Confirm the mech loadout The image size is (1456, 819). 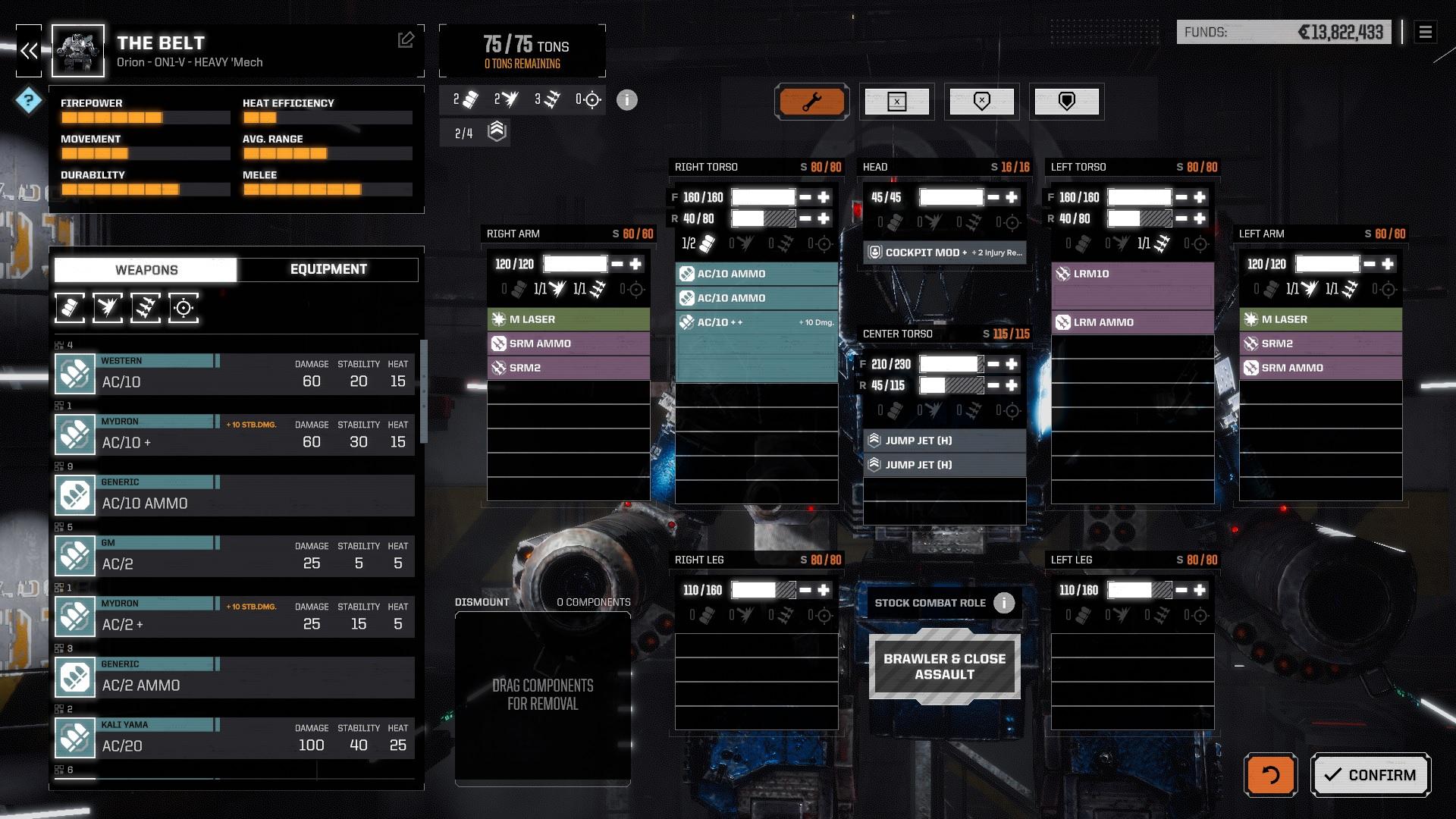pyautogui.click(x=1370, y=774)
